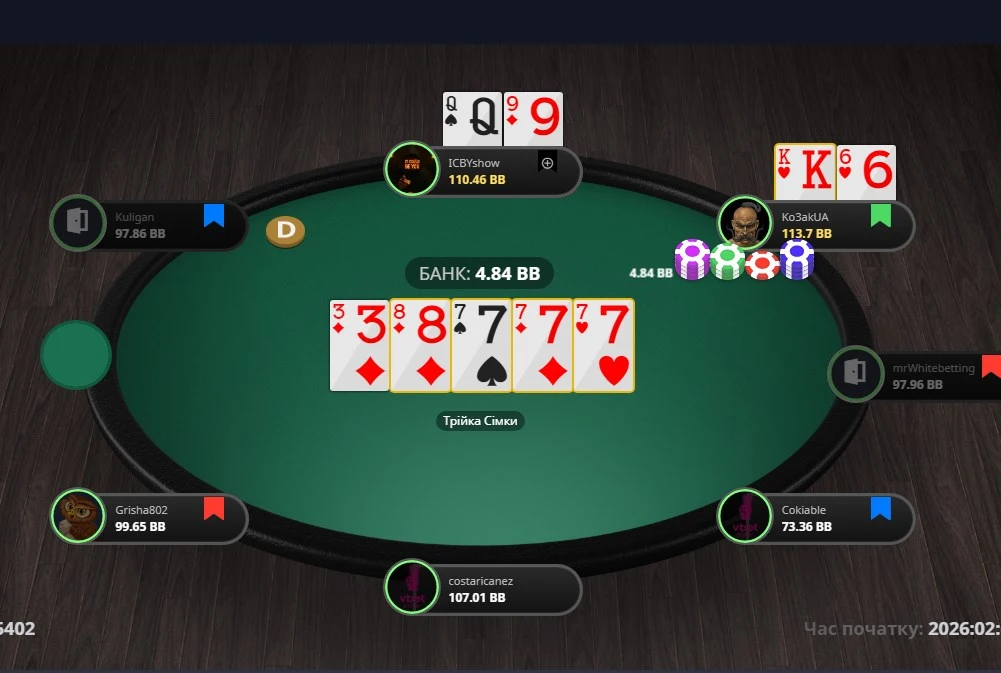
Task: Change the blue tag on Cokiable
Action: click(x=880, y=509)
